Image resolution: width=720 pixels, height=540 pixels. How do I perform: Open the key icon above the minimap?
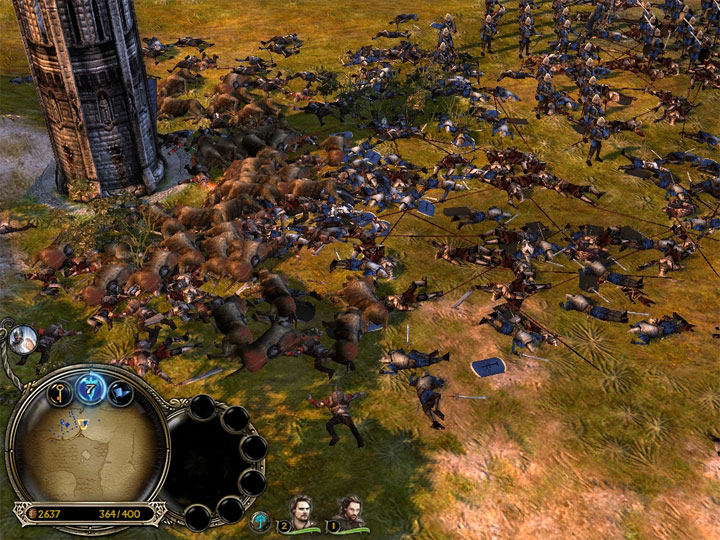click(x=60, y=393)
